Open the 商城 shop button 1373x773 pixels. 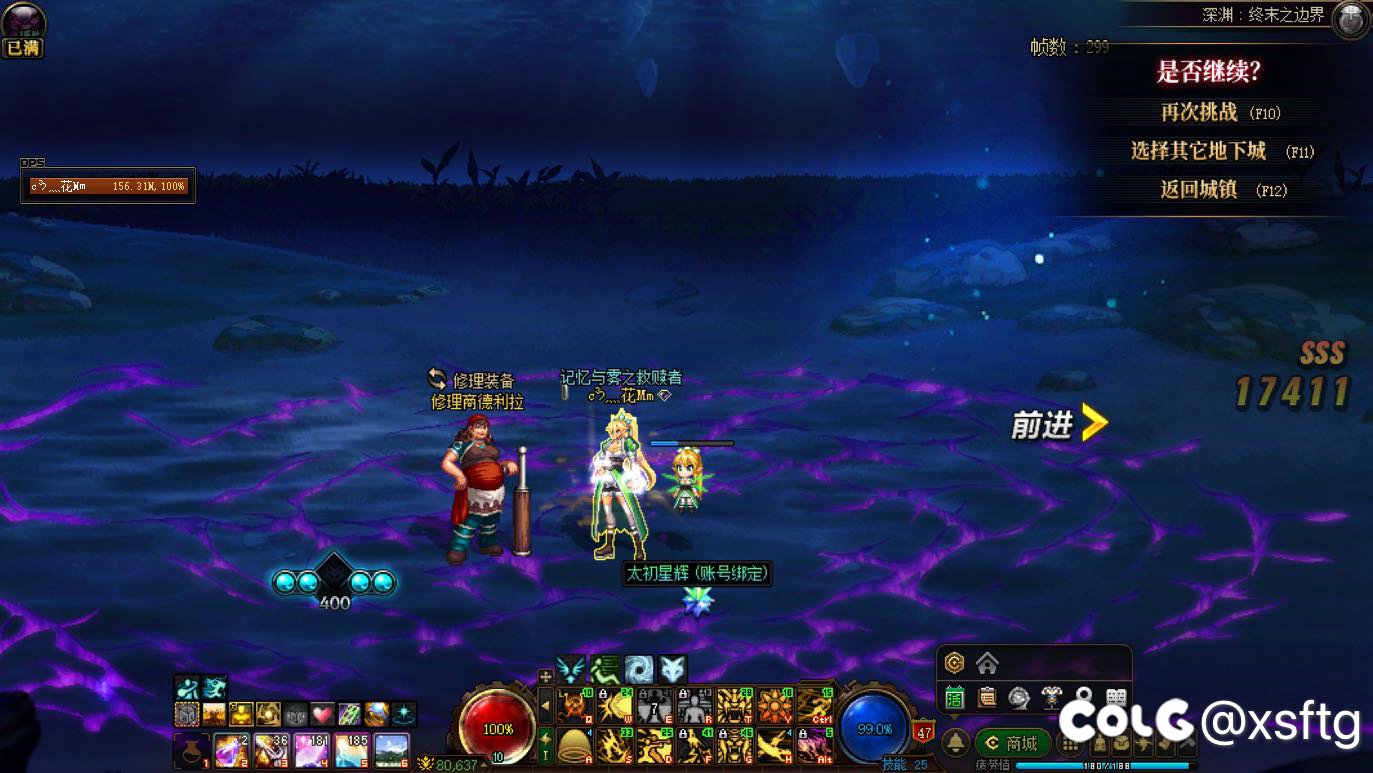1011,743
